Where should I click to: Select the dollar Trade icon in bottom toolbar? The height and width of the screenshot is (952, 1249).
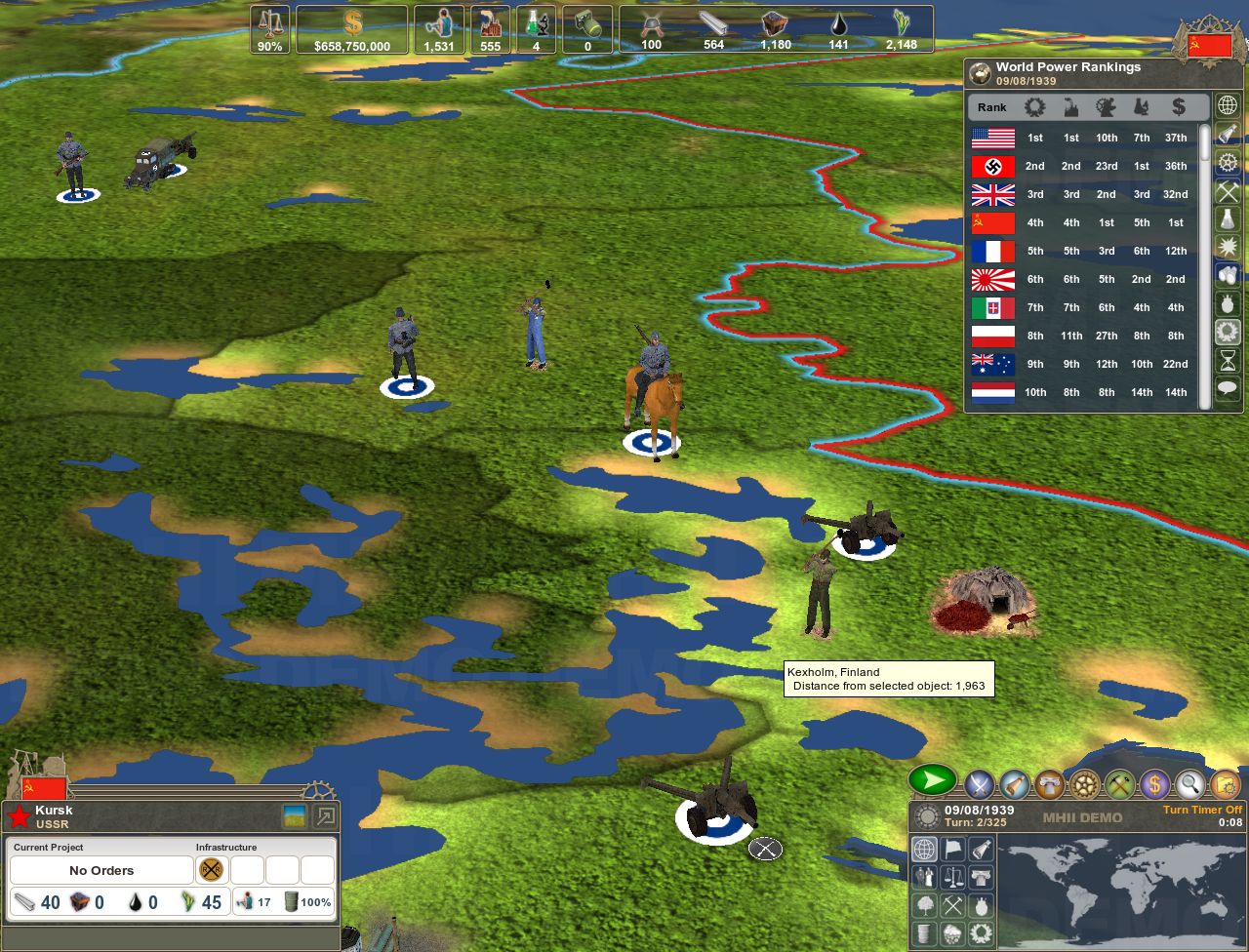1155,782
